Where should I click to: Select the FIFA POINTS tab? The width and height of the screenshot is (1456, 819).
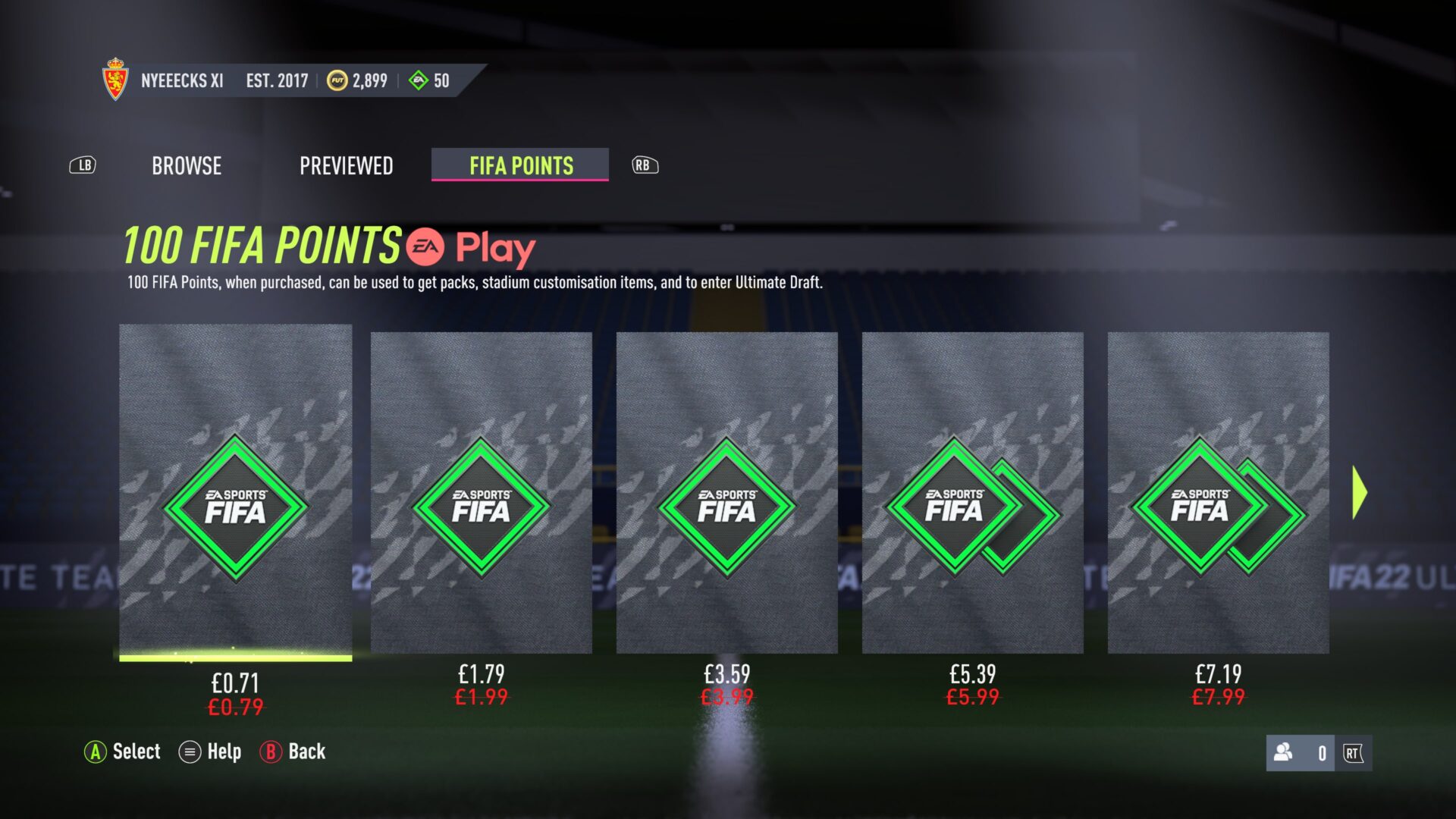519,165
